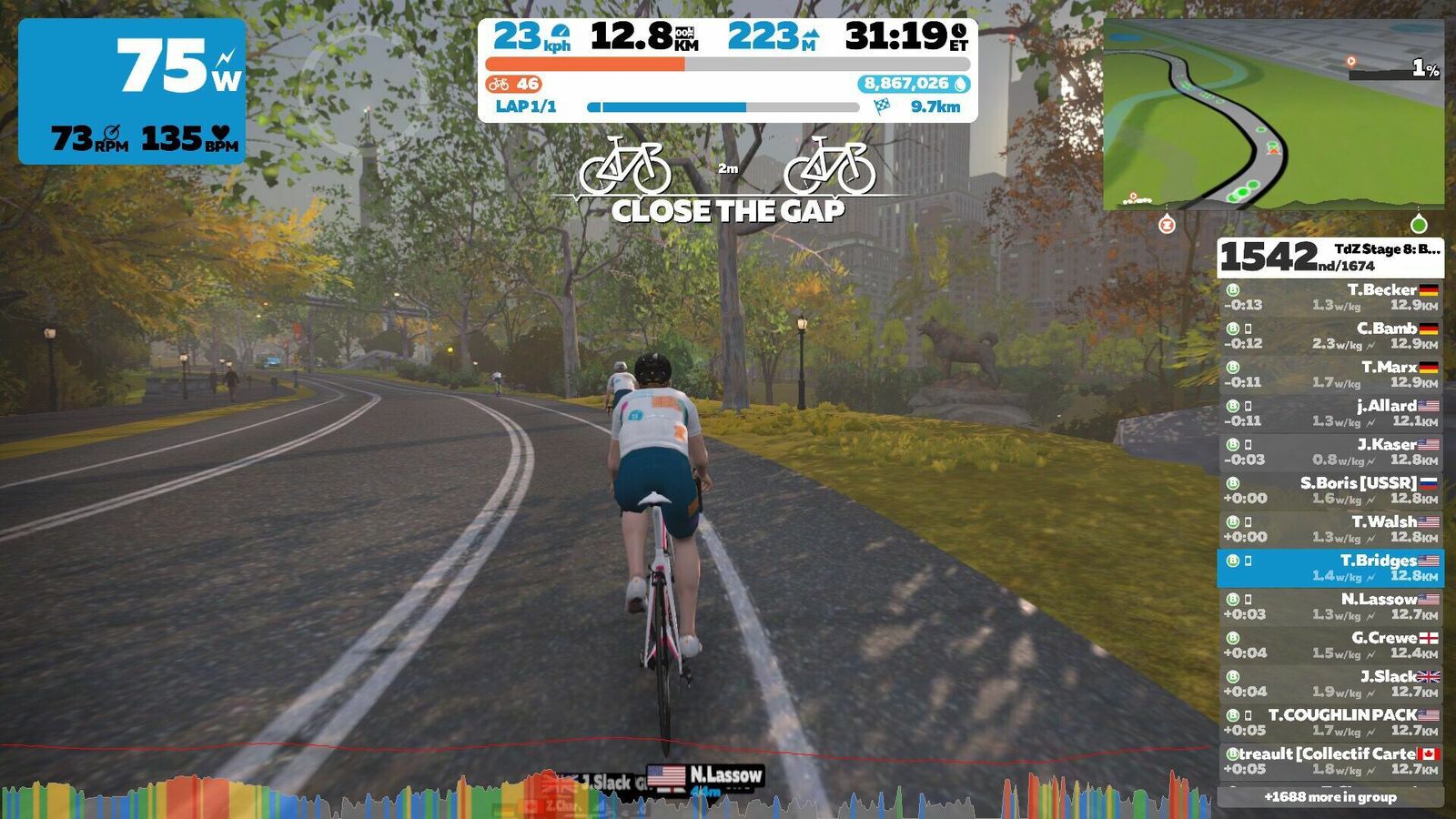1456x819 pixels.
Task: Choose C.Bamb's row in nearby riders
Action: (1330, 336)
